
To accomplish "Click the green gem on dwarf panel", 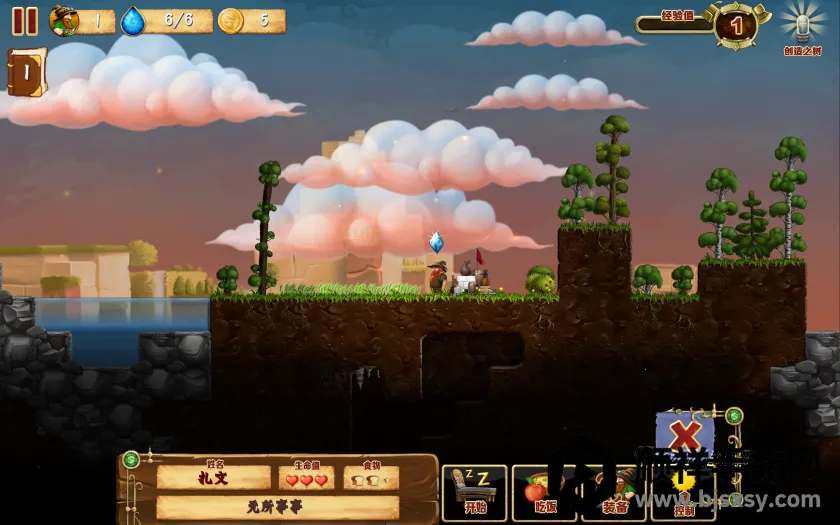I will pyautogui.click(x=131, y=460).
